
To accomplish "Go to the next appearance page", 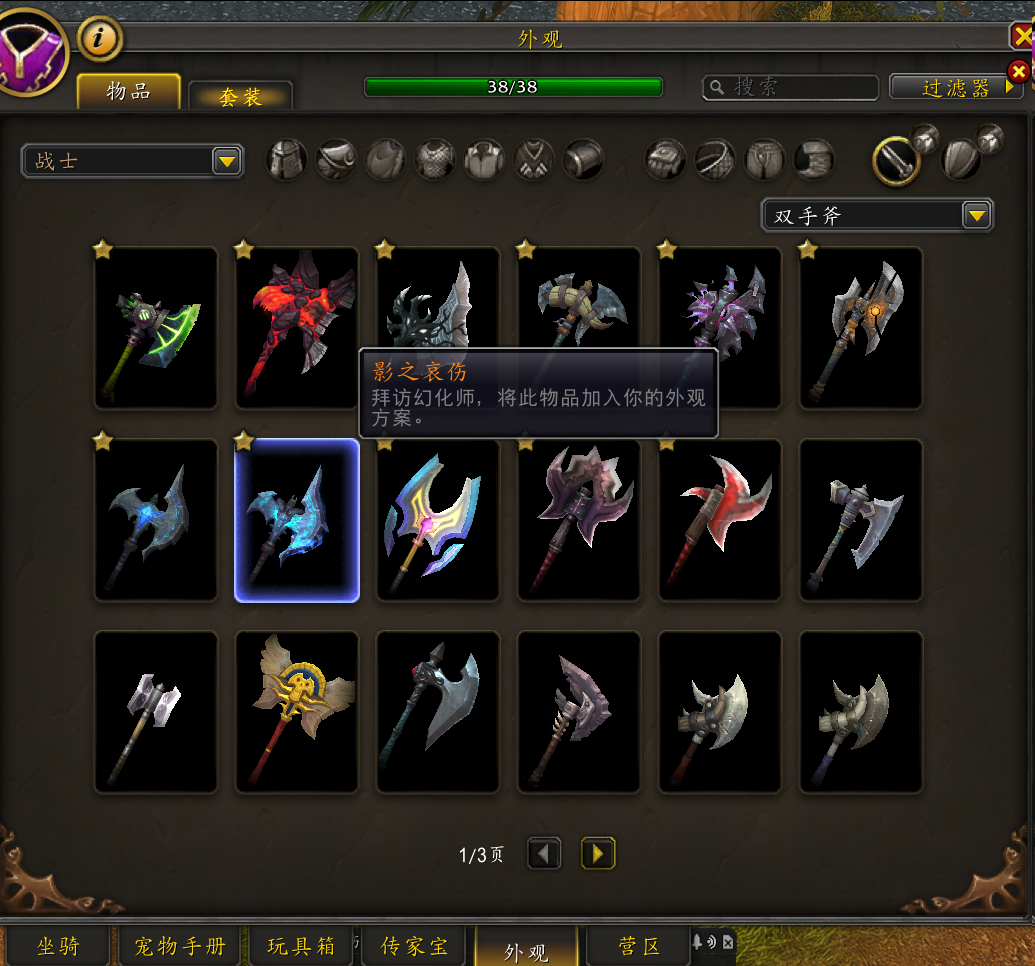I will [598, 853].
